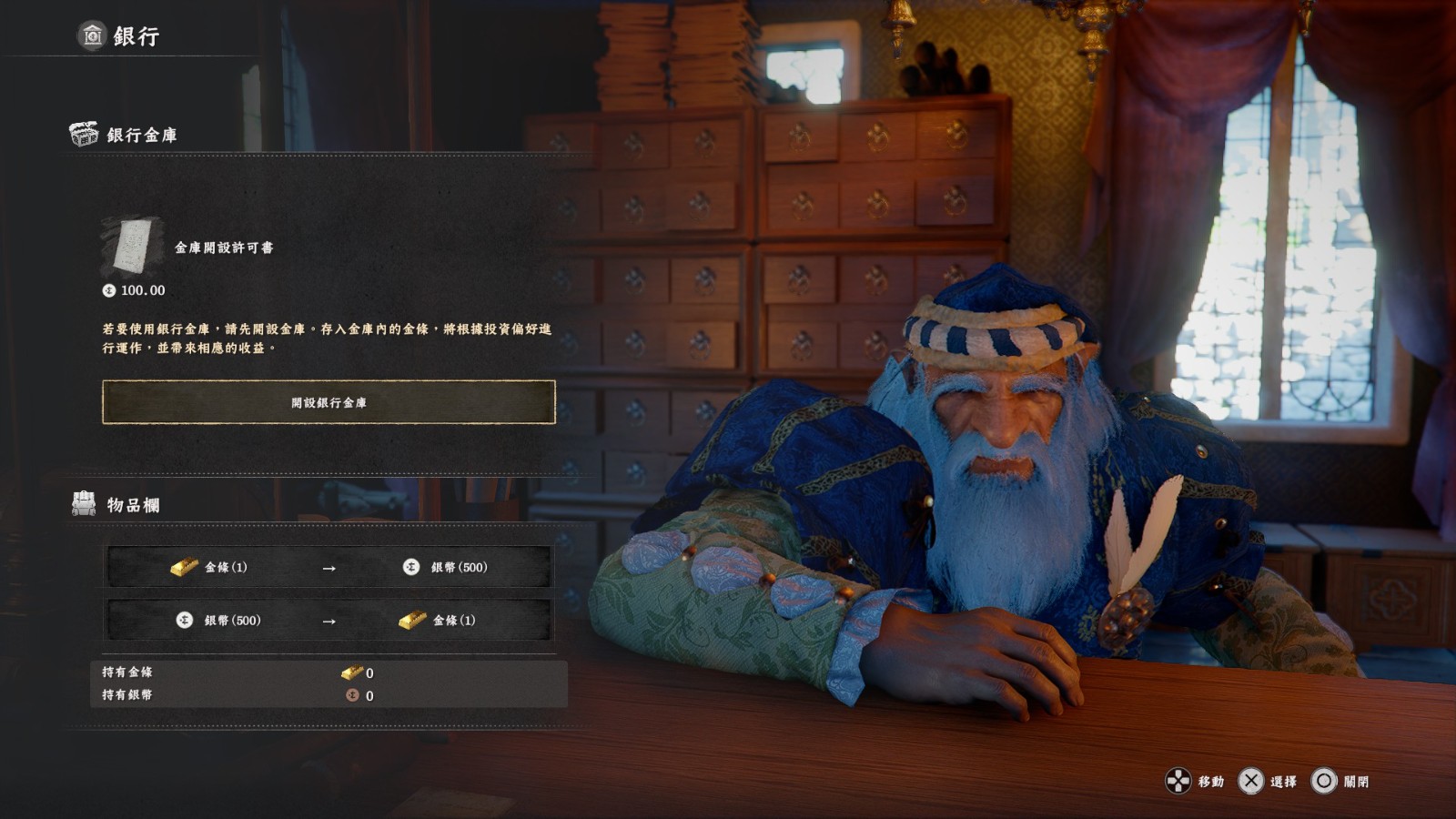Exchange one gold bar for 500 silver coins
The width and height of the screenshot is (1456, 819).
pyautogui.click(x=329, y=567)
